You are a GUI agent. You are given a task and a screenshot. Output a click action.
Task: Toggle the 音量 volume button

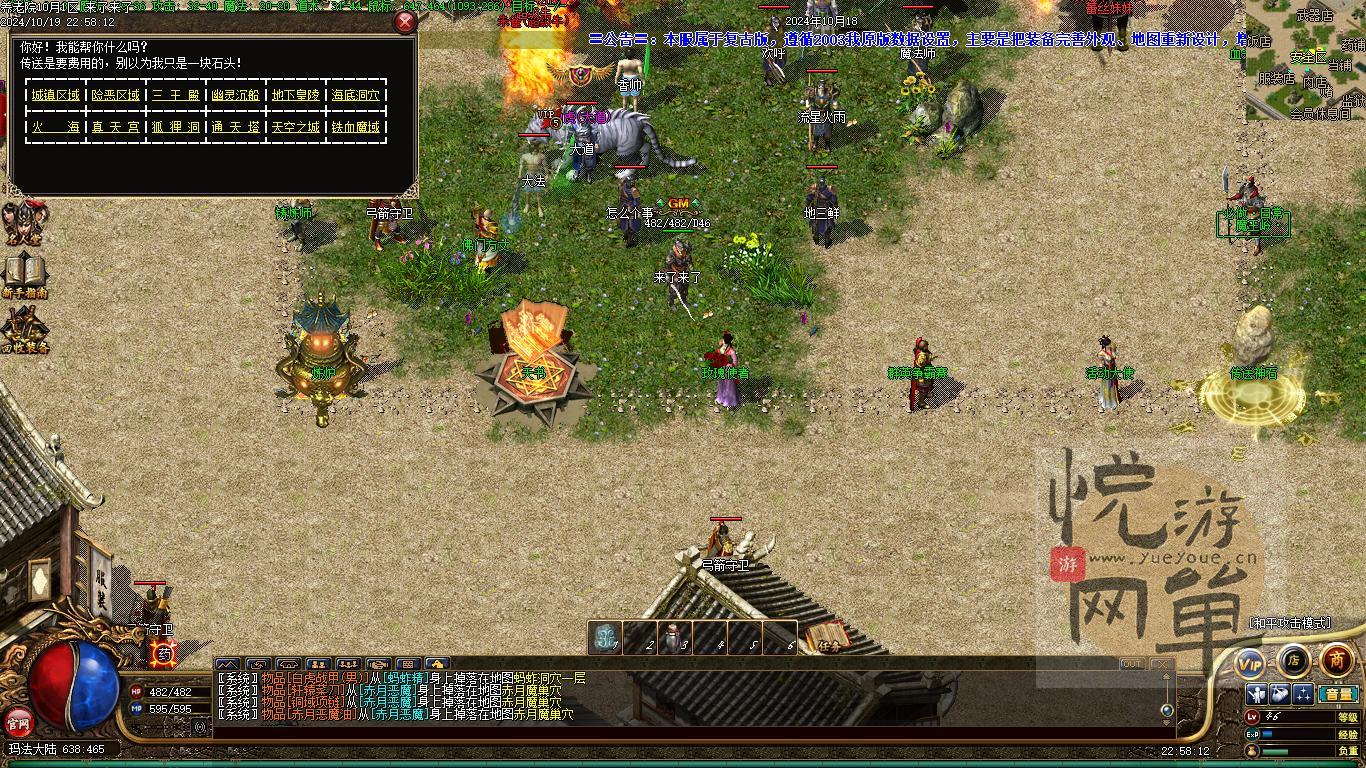[1337, 693]
